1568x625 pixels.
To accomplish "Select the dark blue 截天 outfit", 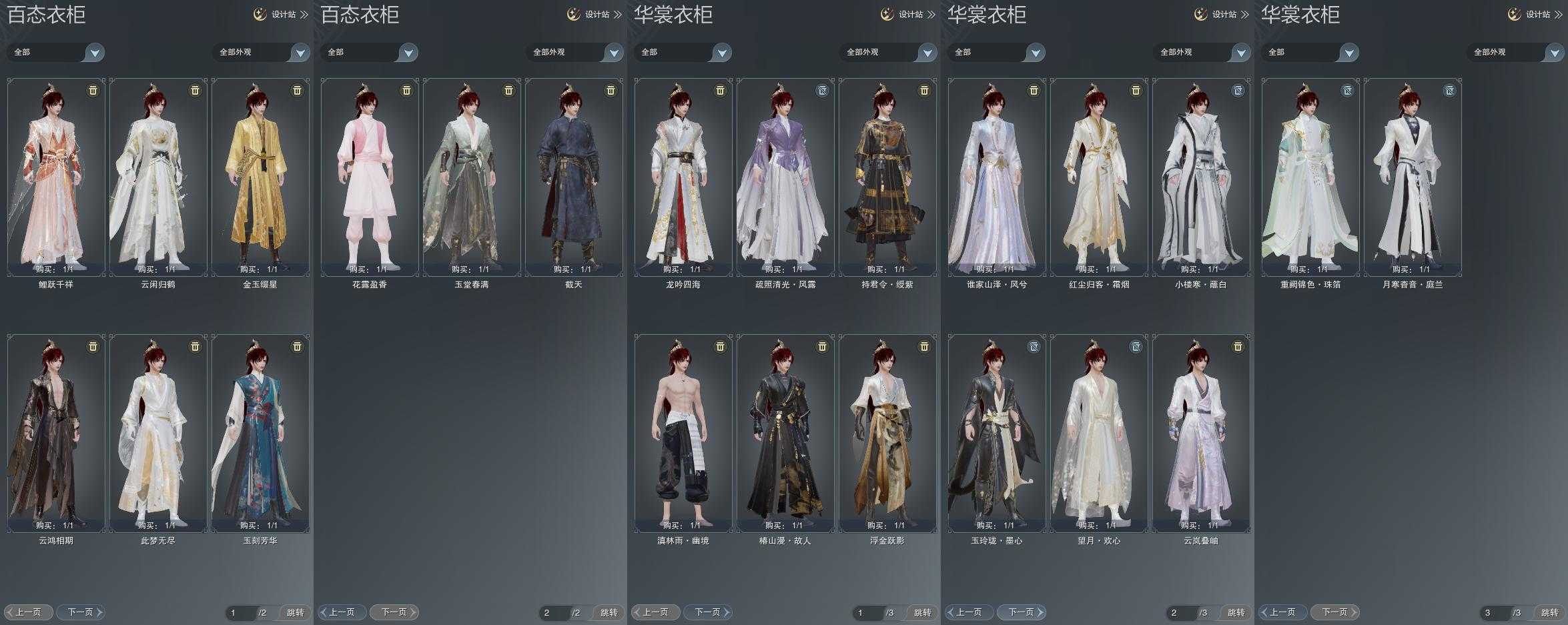I will [x=574, y=177].
